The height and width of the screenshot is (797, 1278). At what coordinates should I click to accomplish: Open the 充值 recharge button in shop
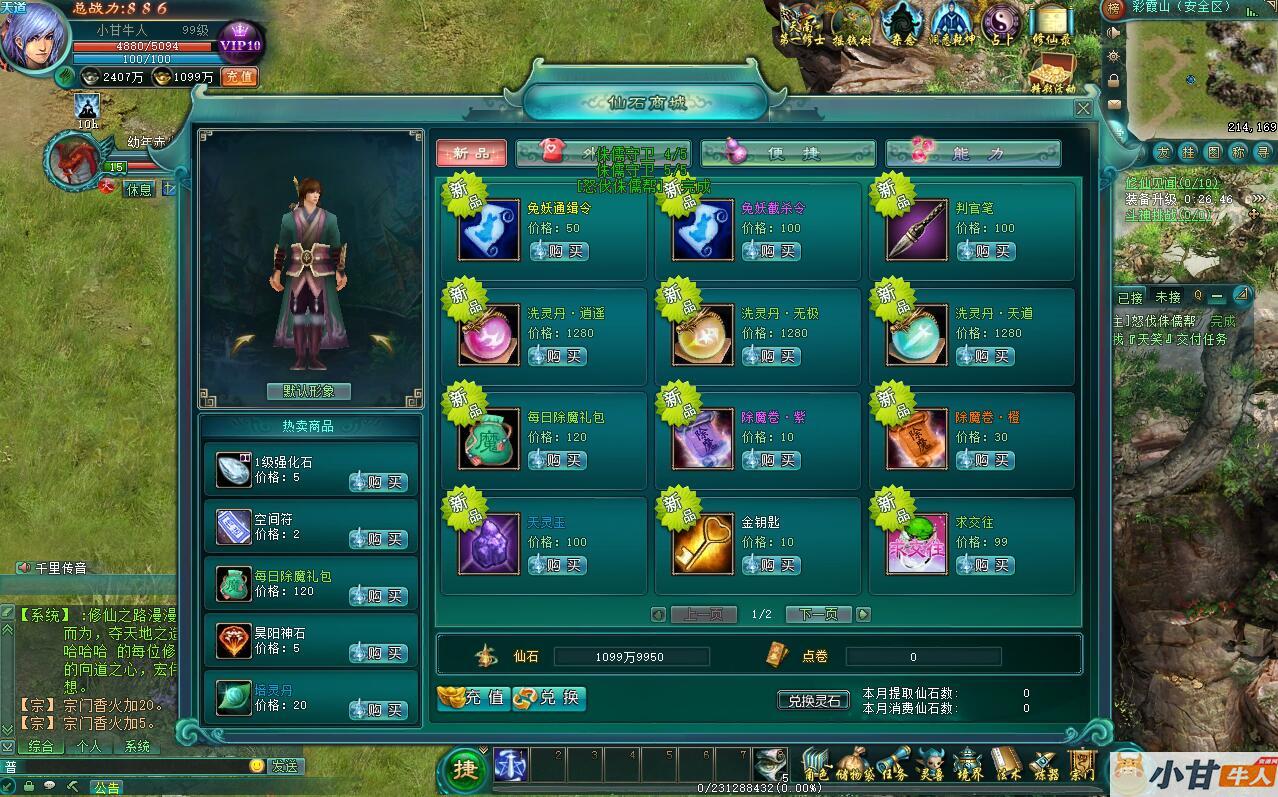point(474,698)
